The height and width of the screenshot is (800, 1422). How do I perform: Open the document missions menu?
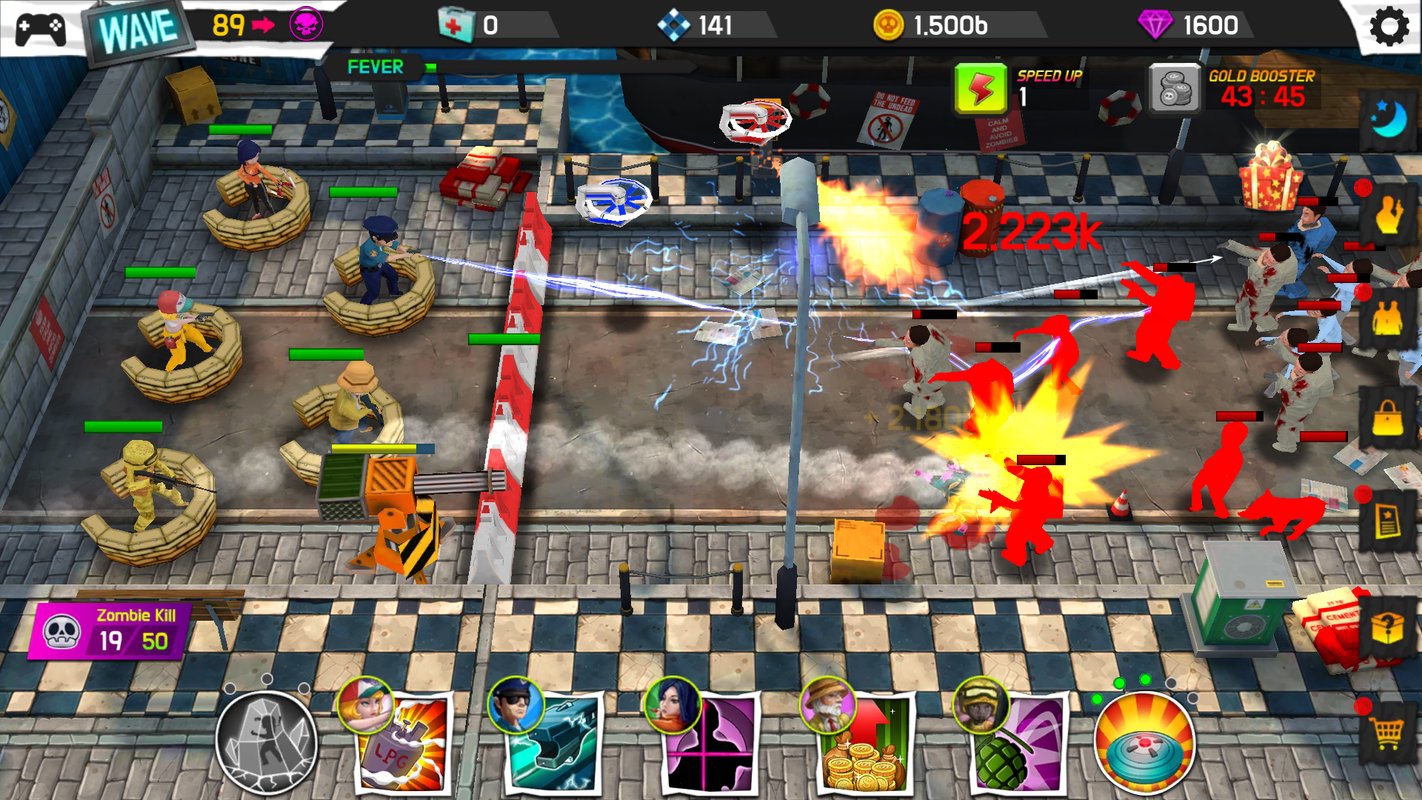1388,520
